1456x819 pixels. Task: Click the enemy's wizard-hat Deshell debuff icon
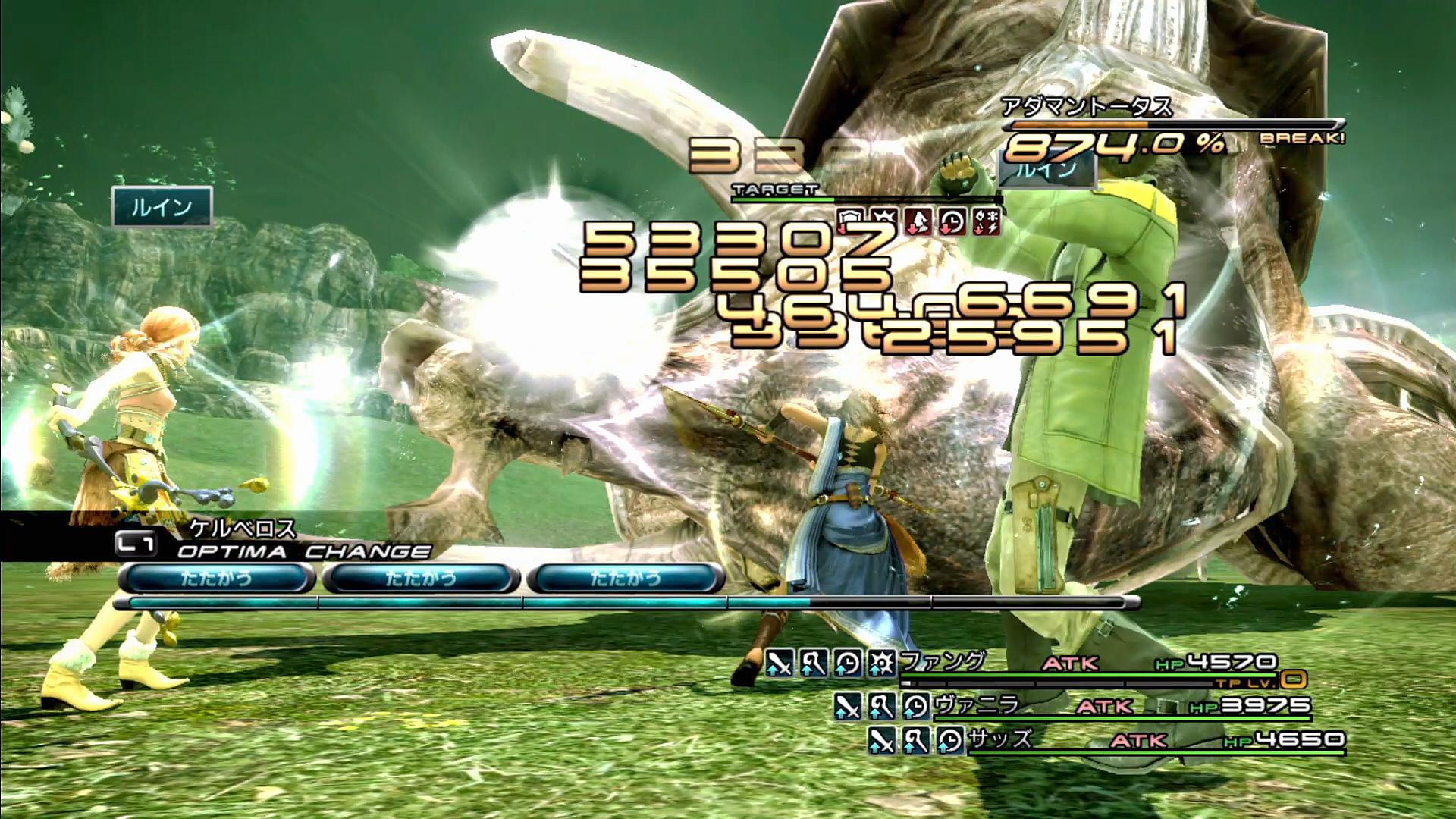click(918, 221)
